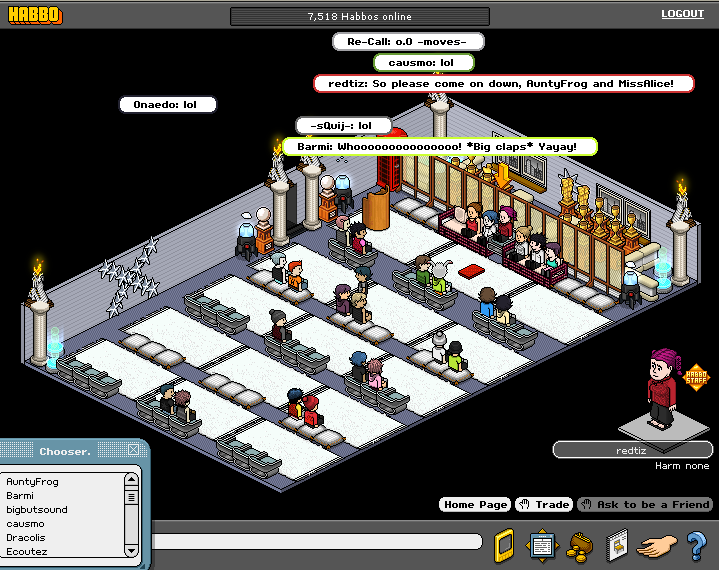The image size is (719, 570).
Task: Open redtiz's Home Page
Action: click(475, 505)
